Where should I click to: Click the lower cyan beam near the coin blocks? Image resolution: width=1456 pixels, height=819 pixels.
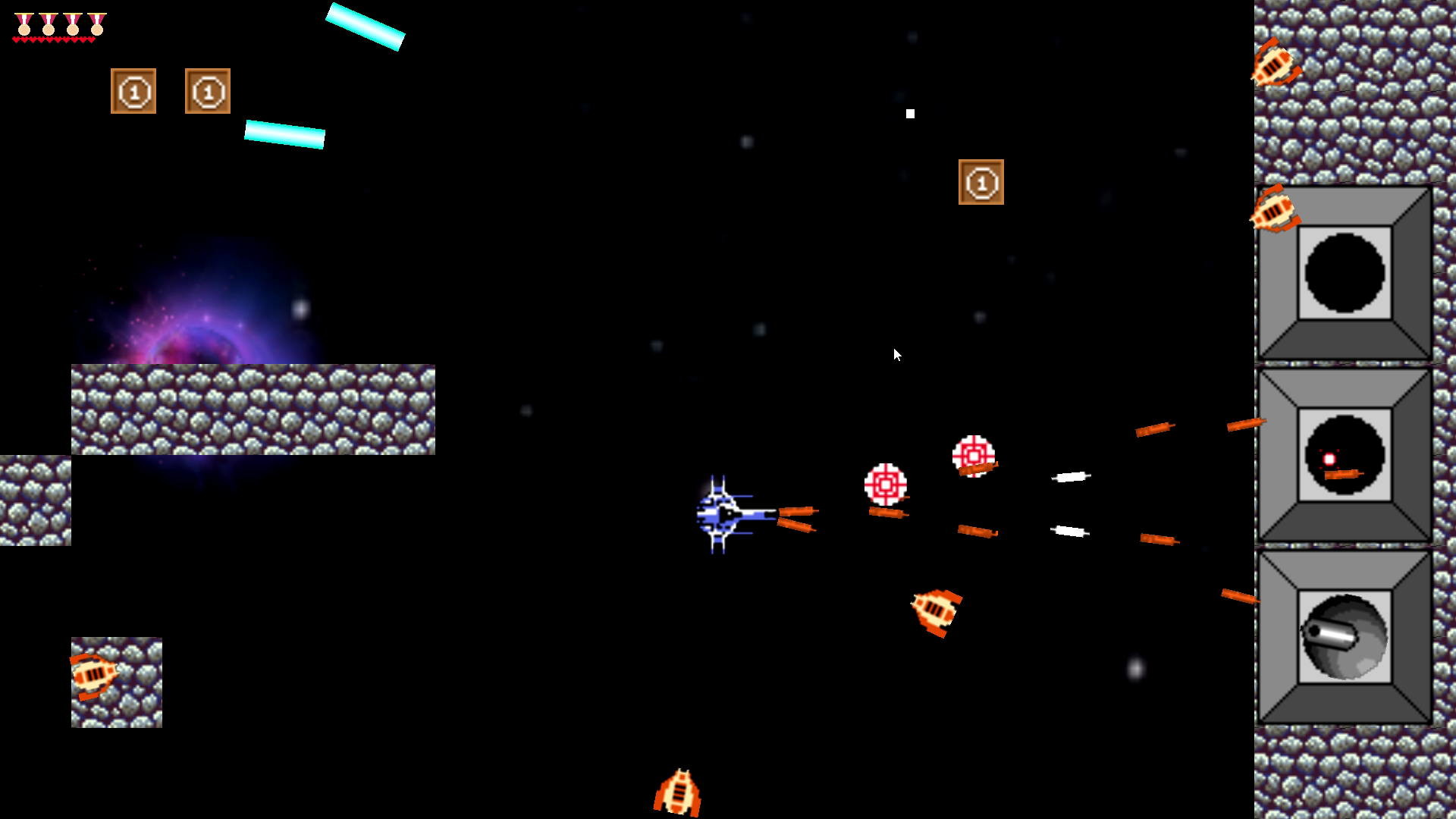[x=284, y=133]
